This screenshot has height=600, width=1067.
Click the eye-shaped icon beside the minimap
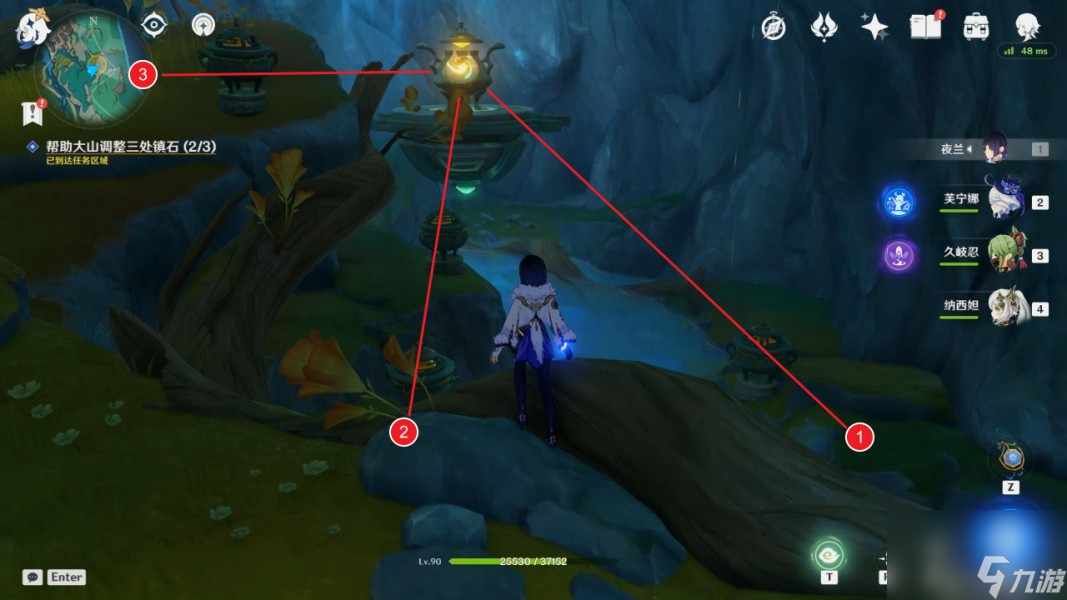[154, 25]
